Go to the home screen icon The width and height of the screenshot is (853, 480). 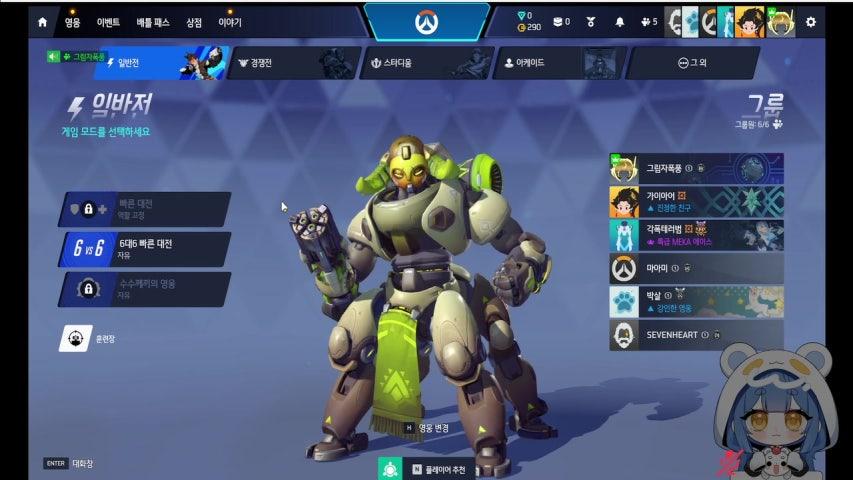[x=42, y=21]
